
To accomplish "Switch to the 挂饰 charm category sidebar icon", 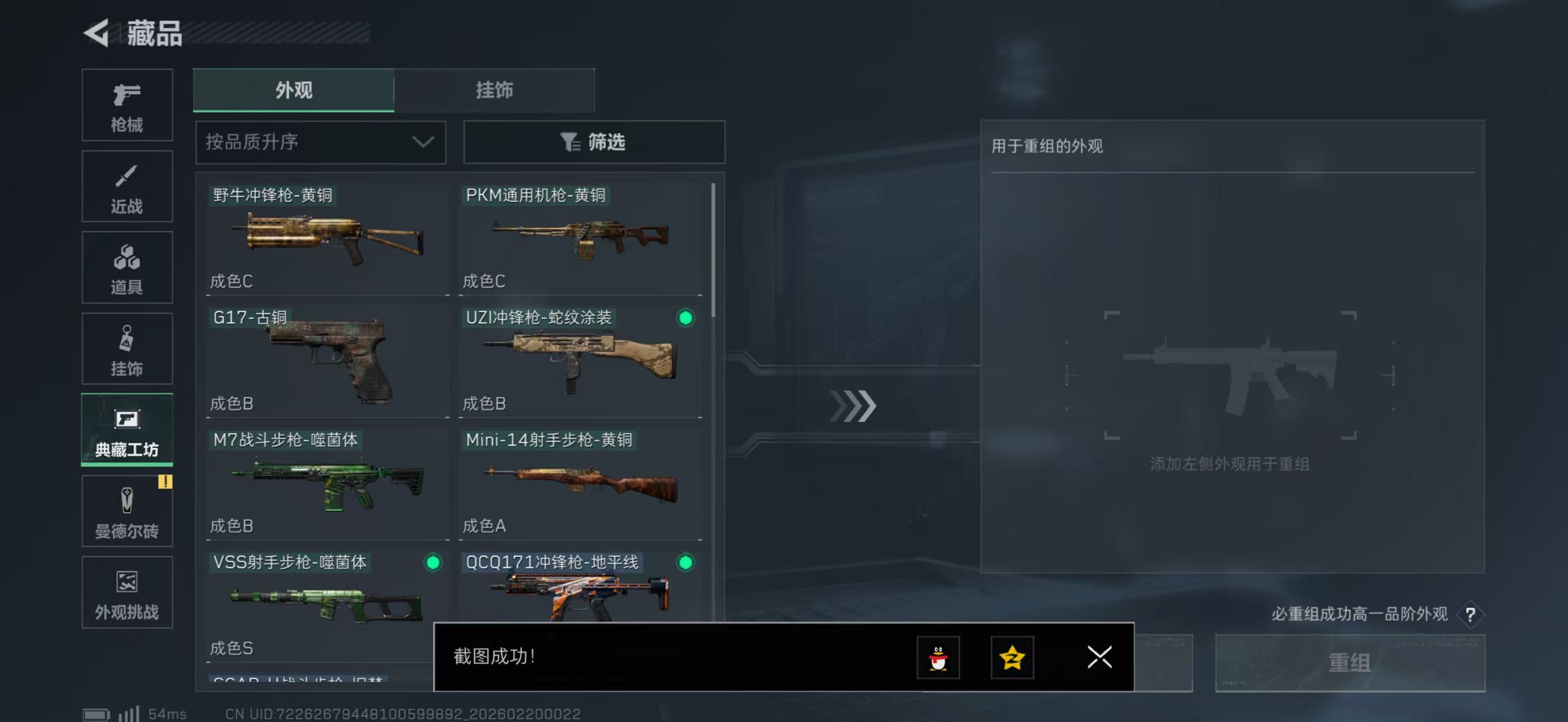I will (x=127, y=349).
